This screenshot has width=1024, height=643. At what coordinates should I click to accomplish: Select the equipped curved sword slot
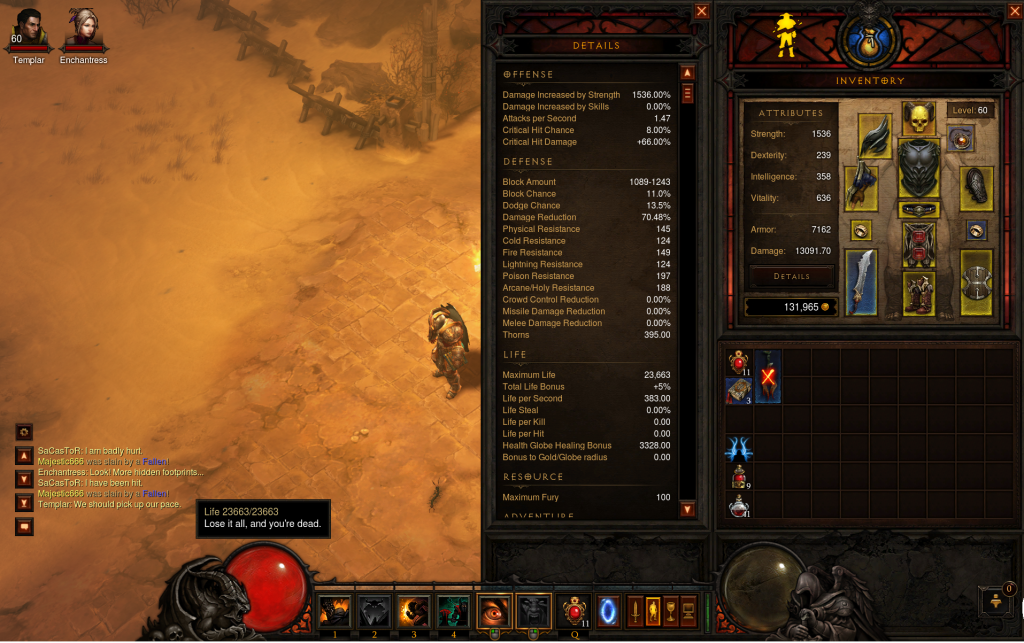click(862, 282)
